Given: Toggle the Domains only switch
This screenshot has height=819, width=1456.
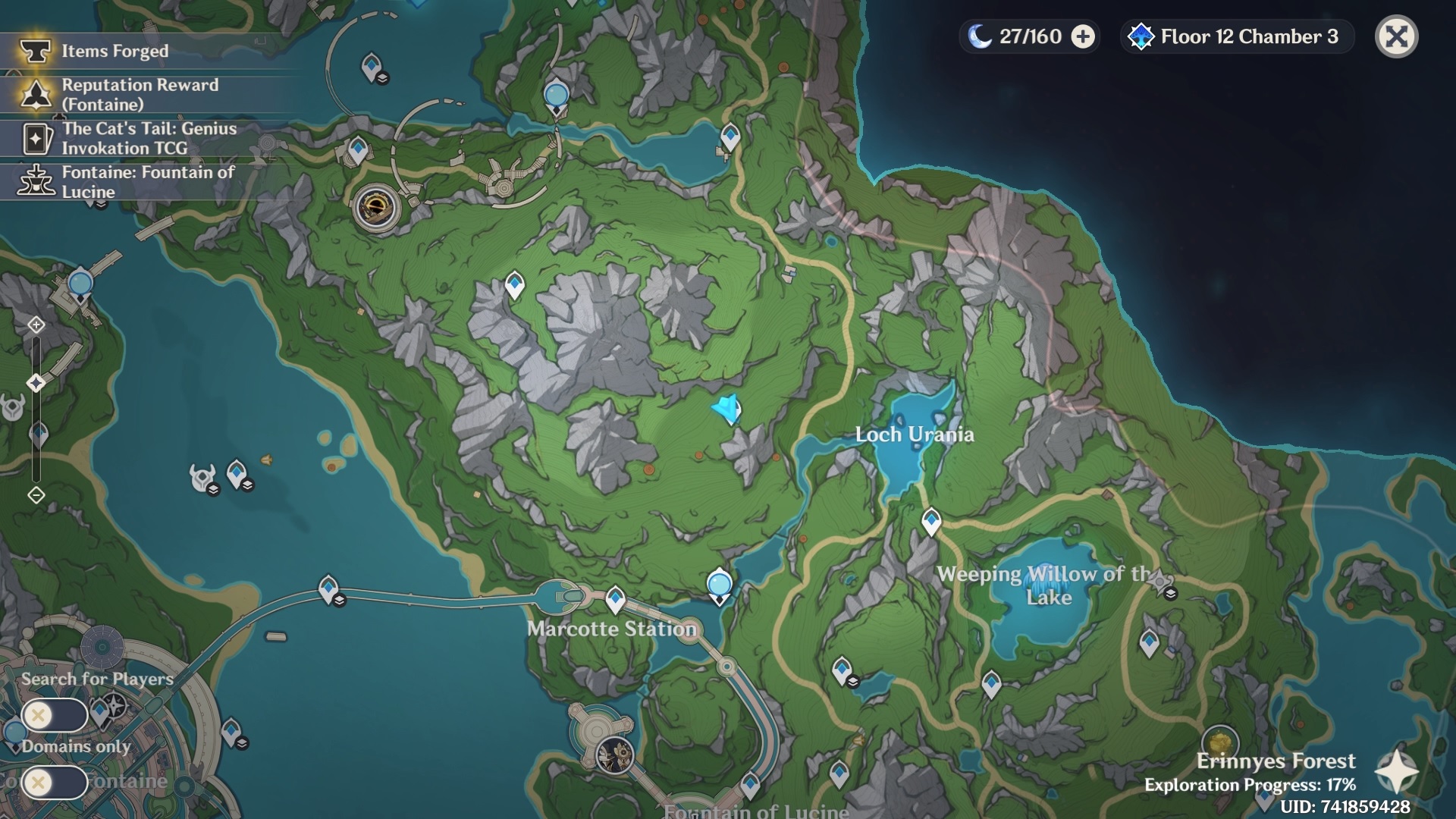Looking at the screenshot, I should 55,782.
